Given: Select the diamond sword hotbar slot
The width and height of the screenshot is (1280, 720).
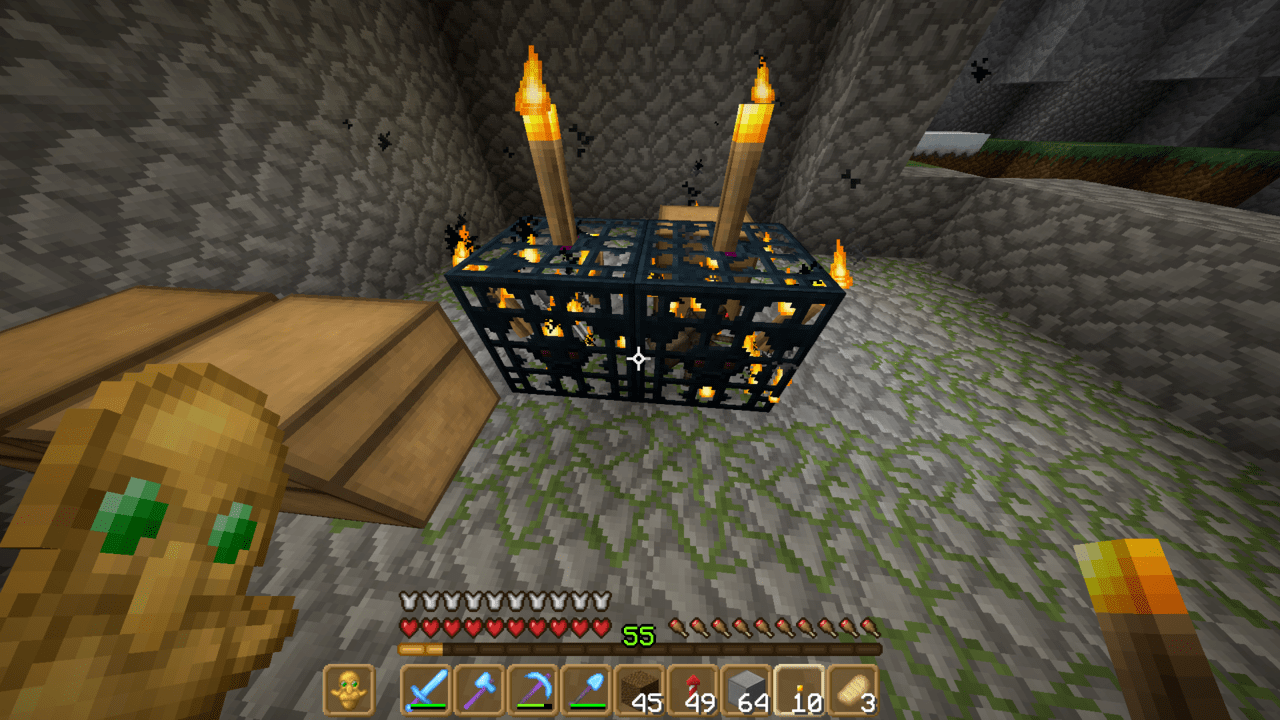Looking at the screenshot, I should pos(426,689).
